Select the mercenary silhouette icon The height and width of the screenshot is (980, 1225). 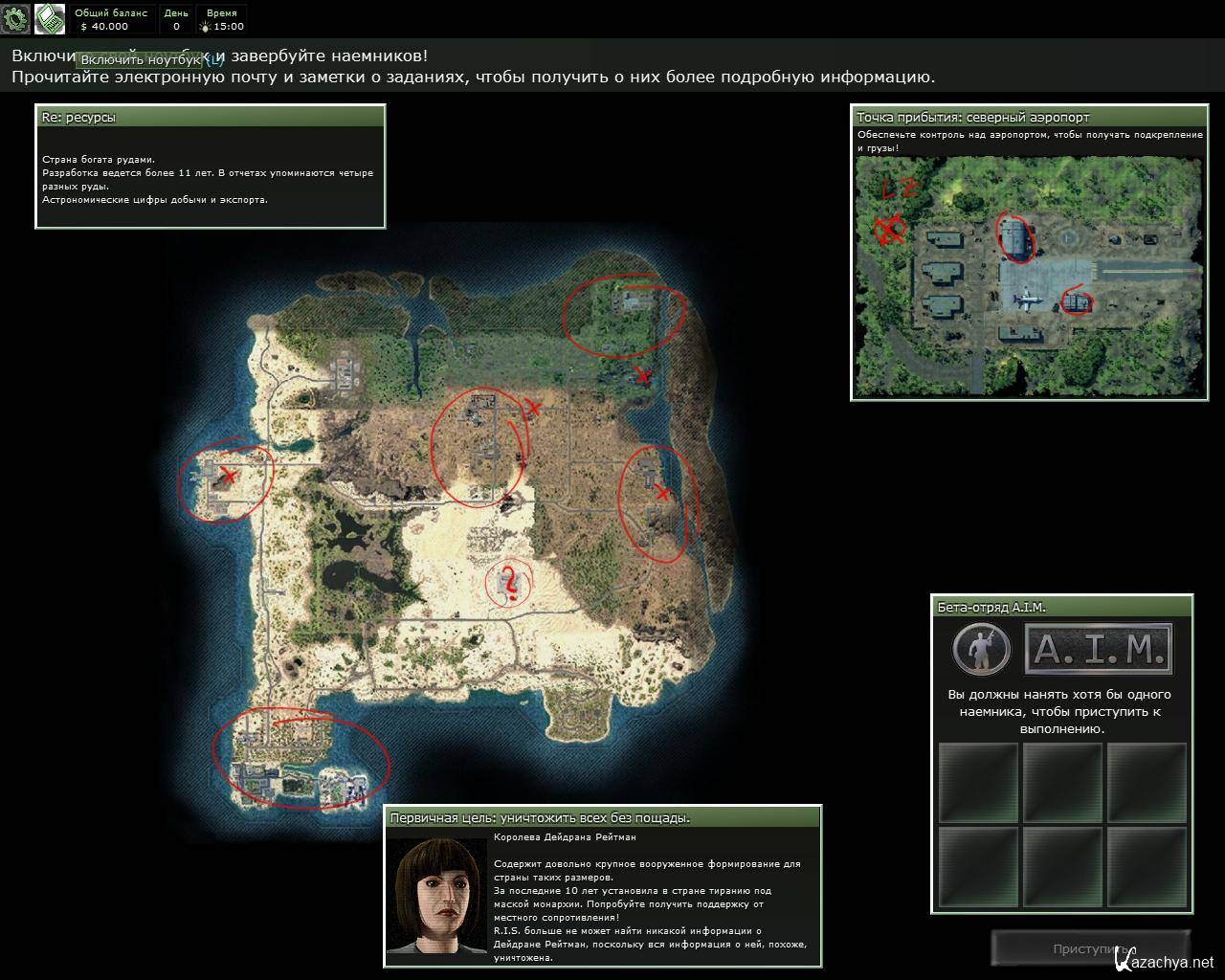pos(981,651)
